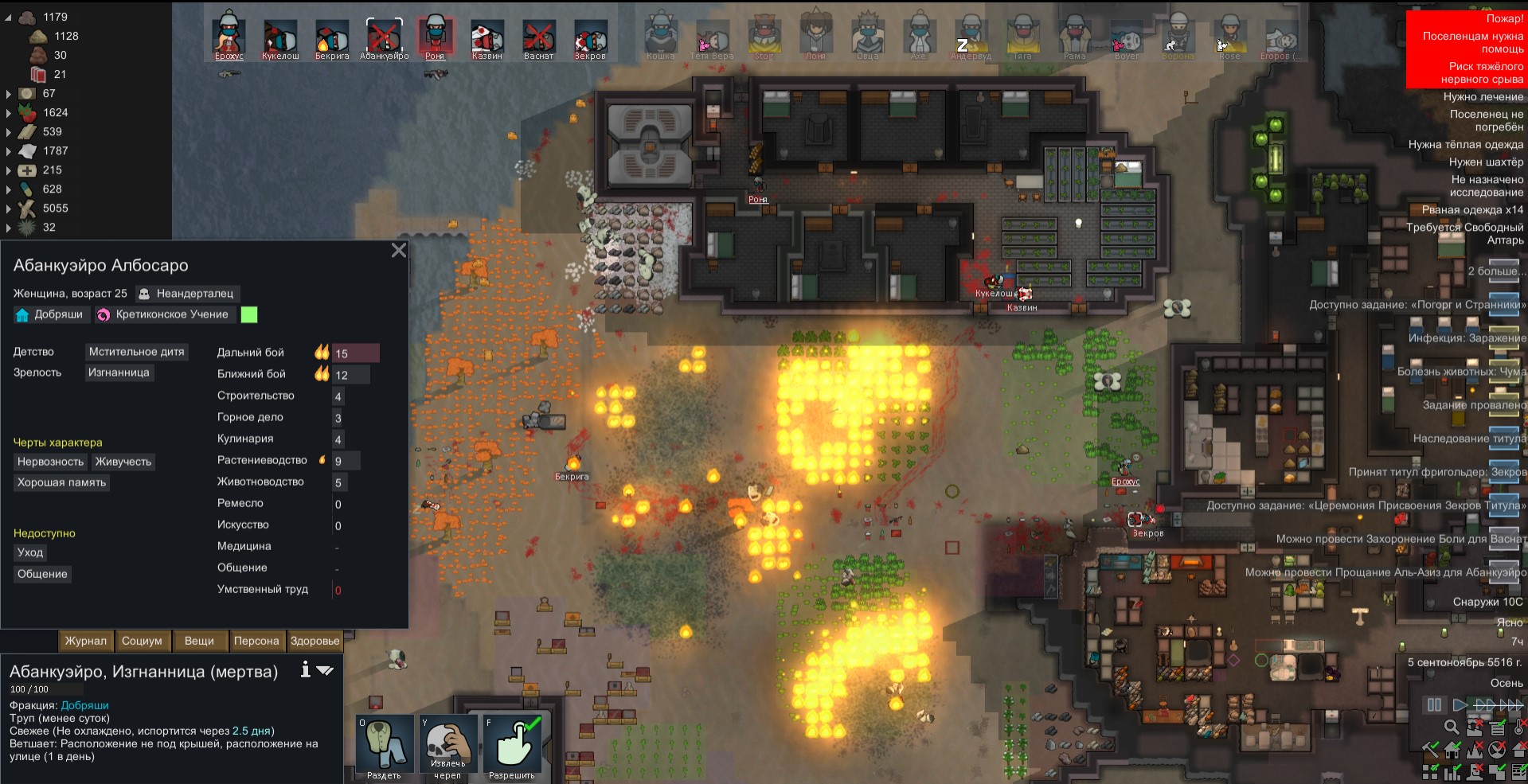Open the magnifying glass search icon
1528x784 pixels.
pos(1452,727)
